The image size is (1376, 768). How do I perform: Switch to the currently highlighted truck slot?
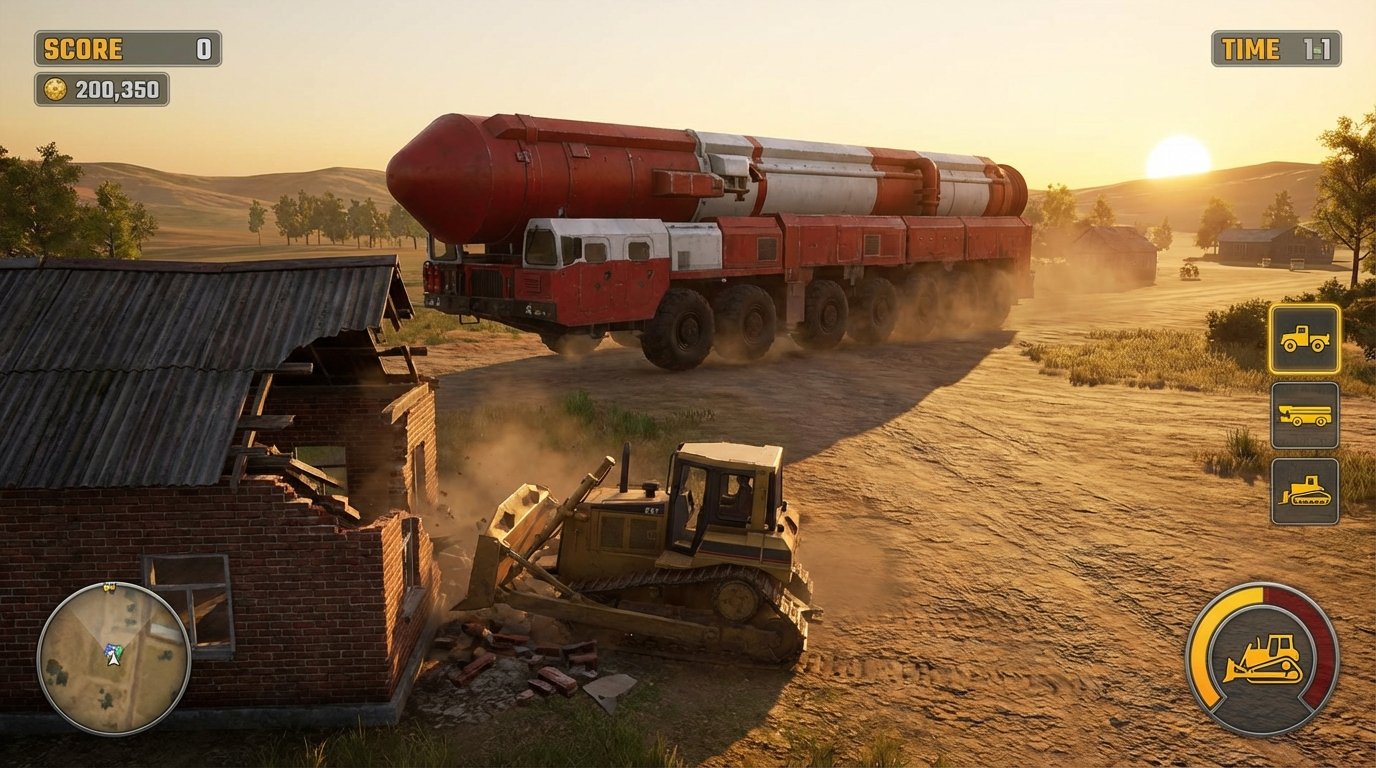pyautogui.click(x=1303, y=341)
